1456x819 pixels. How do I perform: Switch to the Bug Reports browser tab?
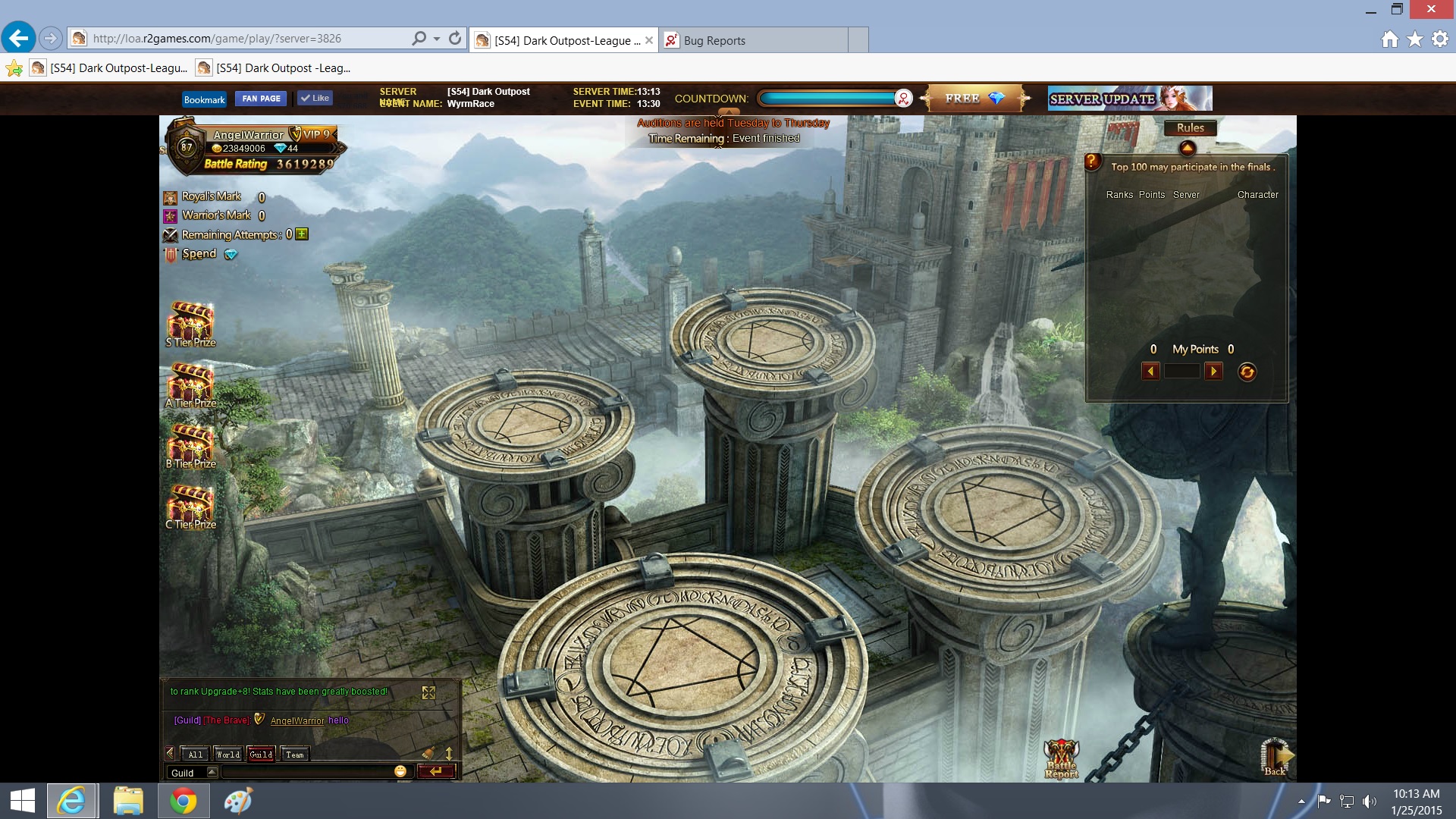coord(714,40)
